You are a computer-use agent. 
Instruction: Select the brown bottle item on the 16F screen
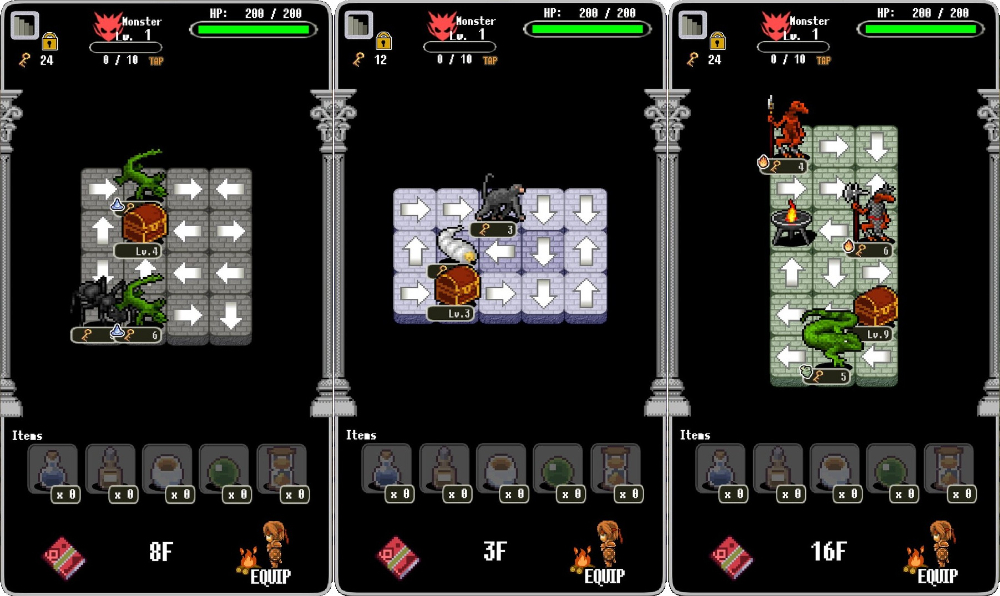point(778,470)
